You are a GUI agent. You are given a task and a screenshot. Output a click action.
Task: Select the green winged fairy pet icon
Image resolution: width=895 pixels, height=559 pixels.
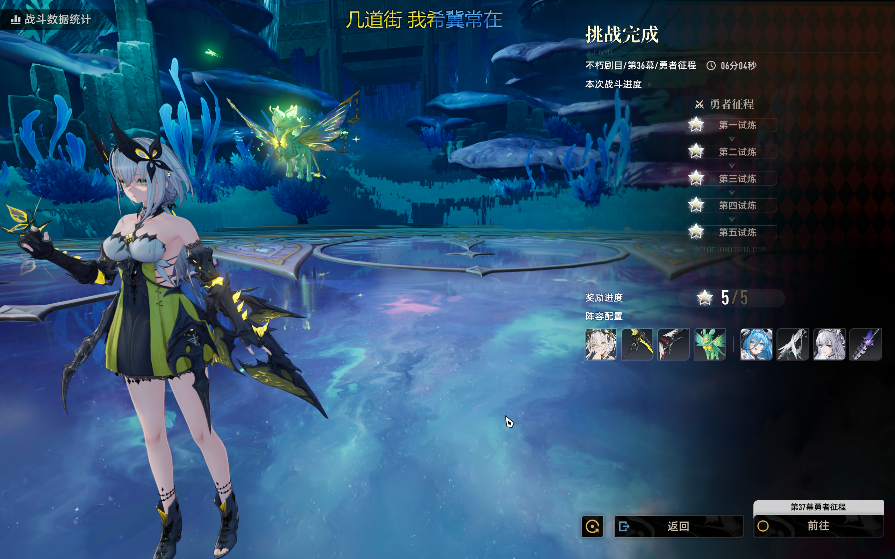click(x=709, y=344)
